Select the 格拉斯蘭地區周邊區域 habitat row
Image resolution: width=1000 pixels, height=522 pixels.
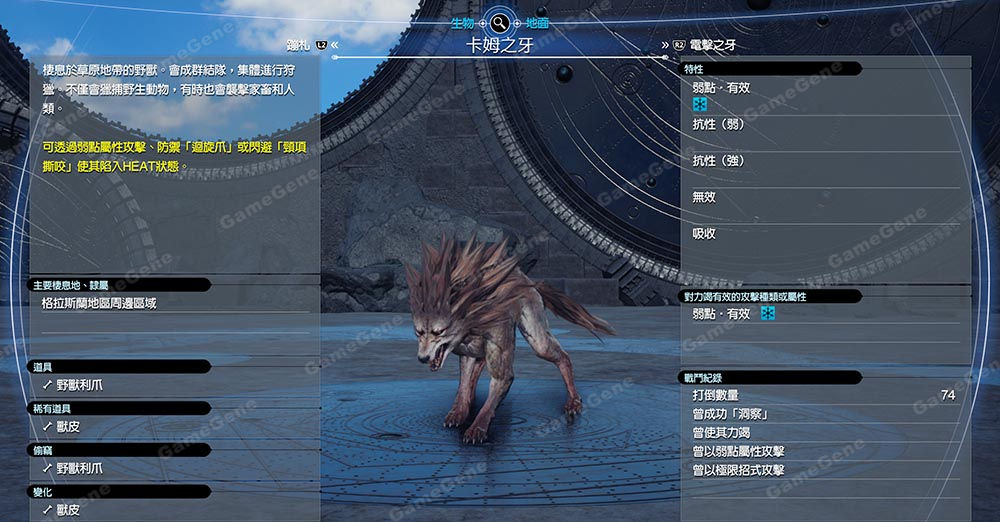point(100,302)
